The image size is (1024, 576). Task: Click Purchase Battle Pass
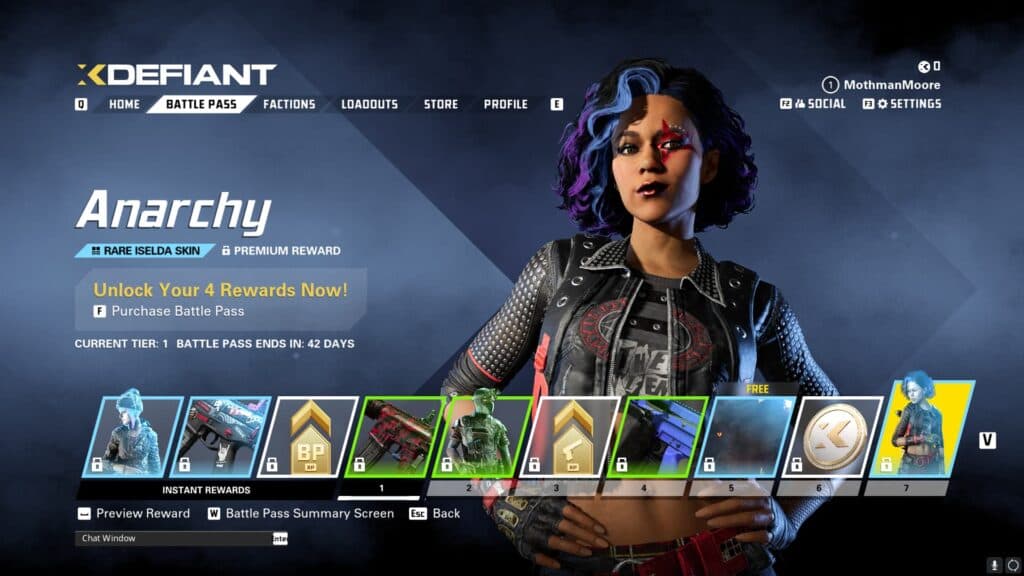pos(178,311)
